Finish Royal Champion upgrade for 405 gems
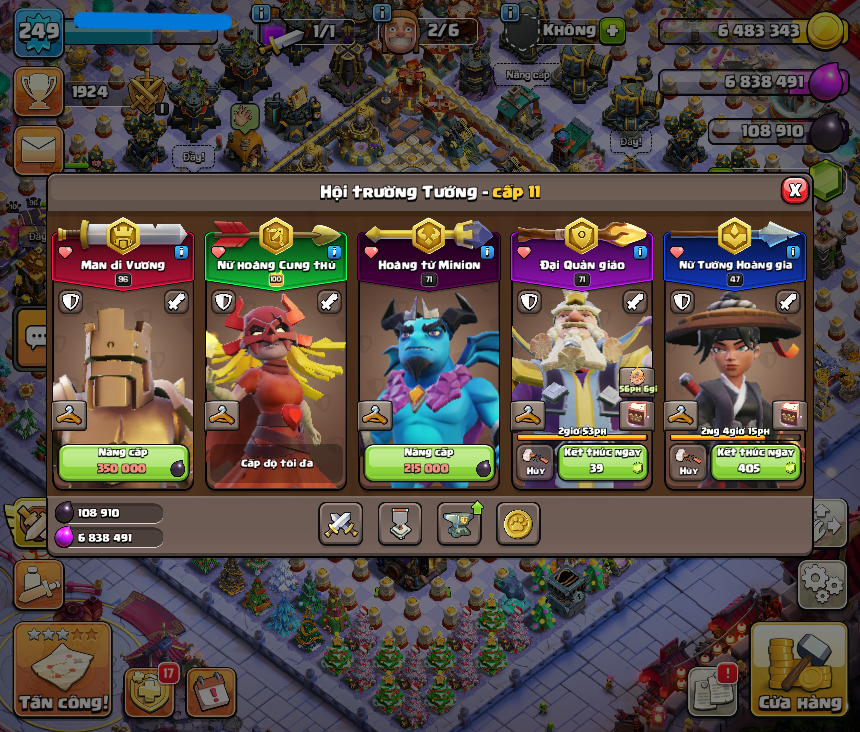 click(755, 462)
